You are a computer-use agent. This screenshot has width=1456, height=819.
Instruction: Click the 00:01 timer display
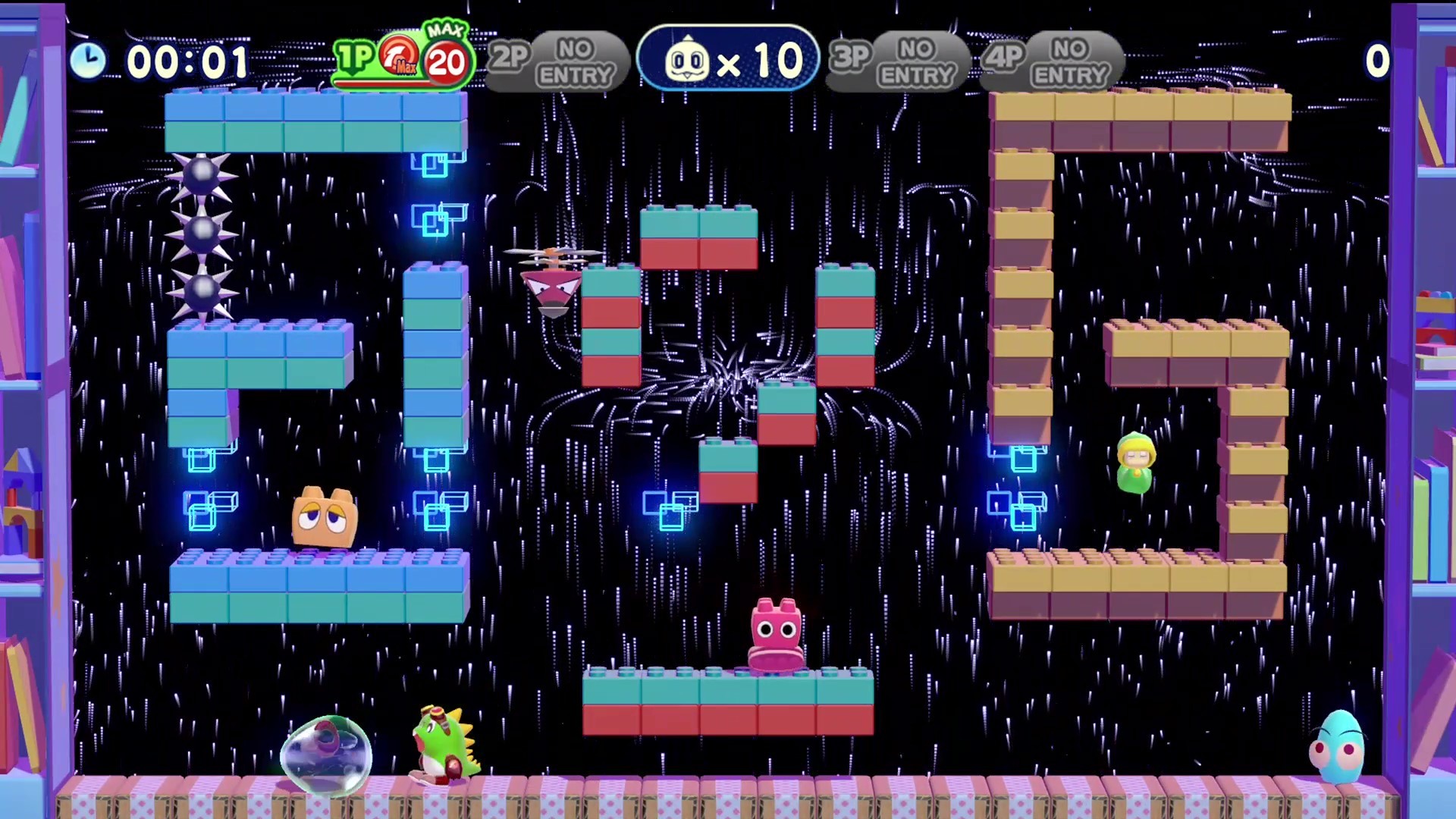[186, 60]
